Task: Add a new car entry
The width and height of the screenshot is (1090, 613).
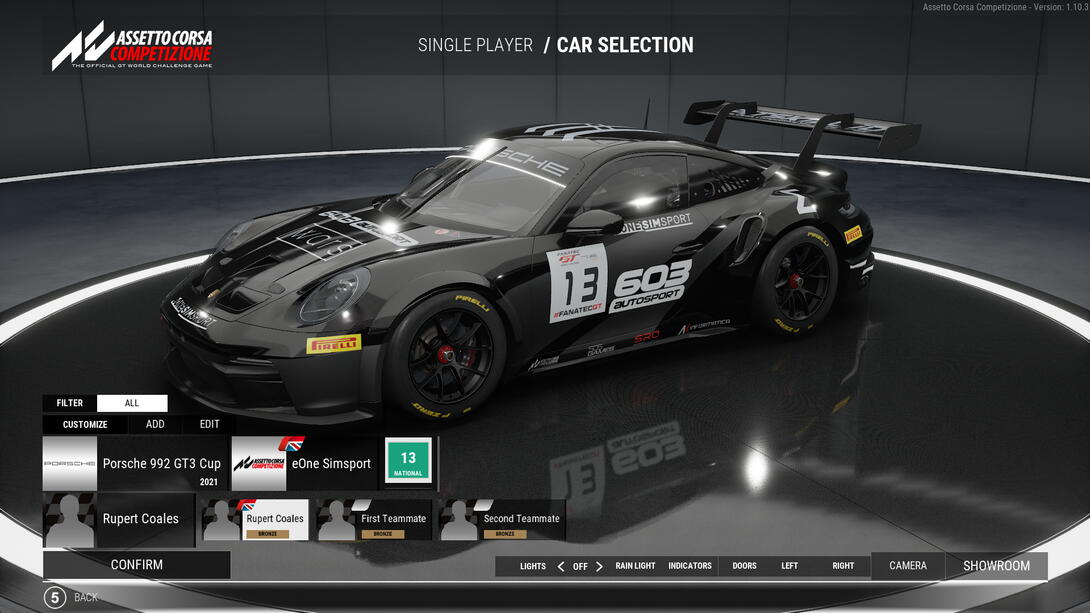Action: (x=155, y=424)
